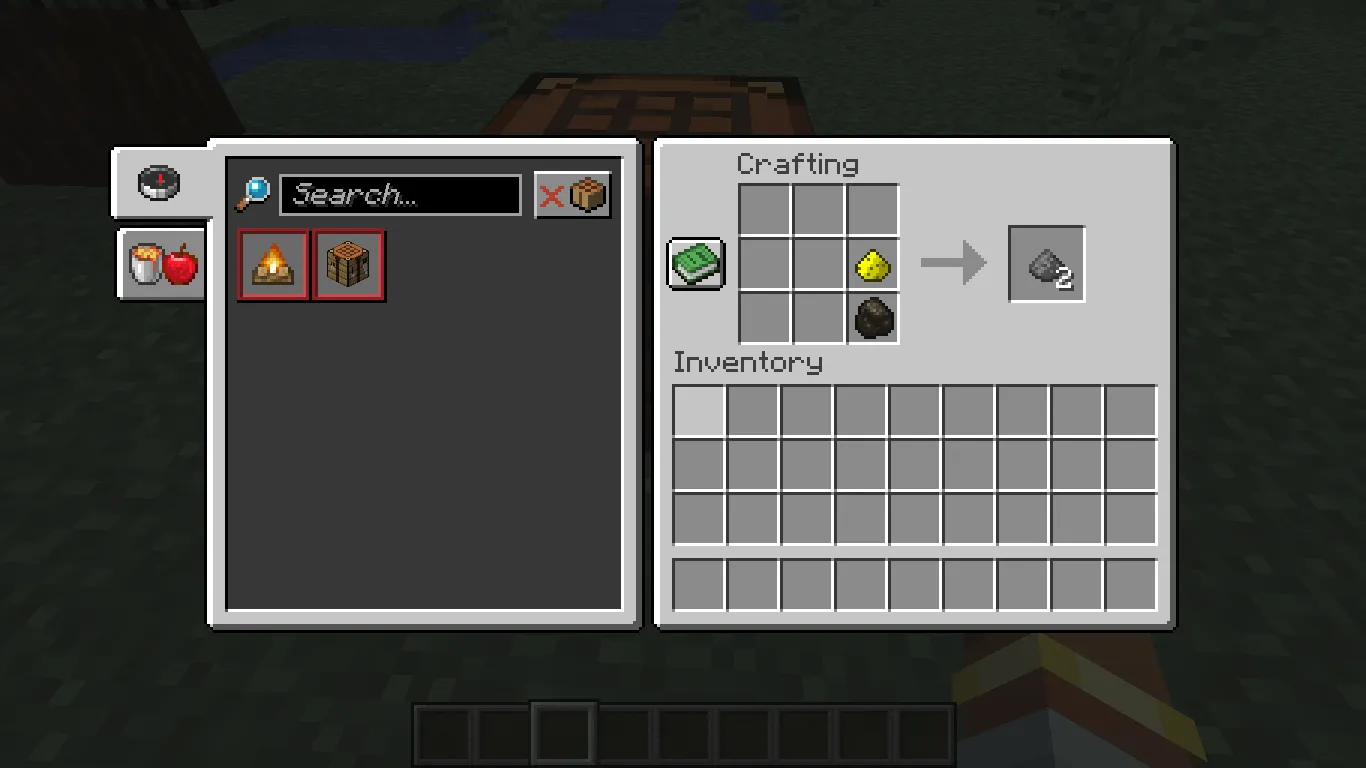Screen dimensions: 1366x768
Task: Click the middle hotbar slot at screen bottom
Action: [x=683, y=733]
